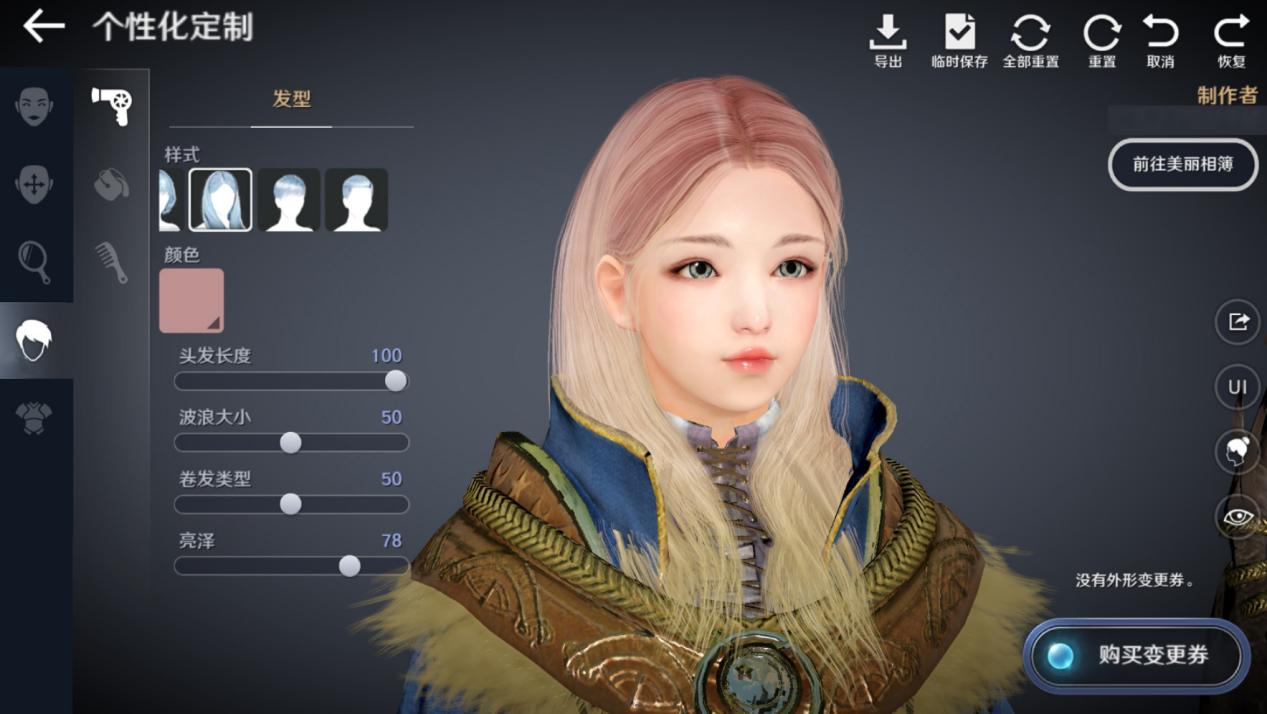Redo with the 恢复 button
This screenshot has width=1267, height=714.
coord(1231,40)
